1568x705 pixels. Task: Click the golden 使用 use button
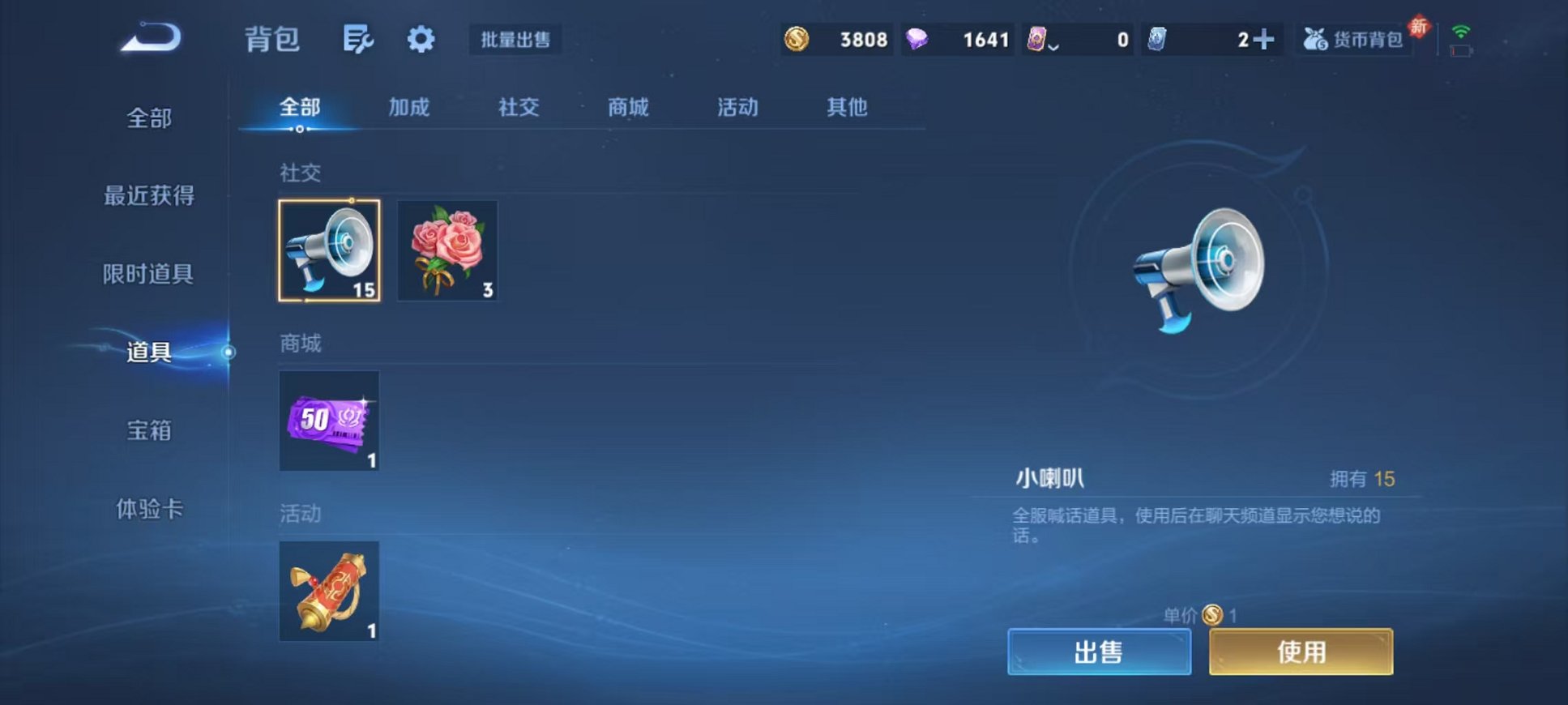1301,651
